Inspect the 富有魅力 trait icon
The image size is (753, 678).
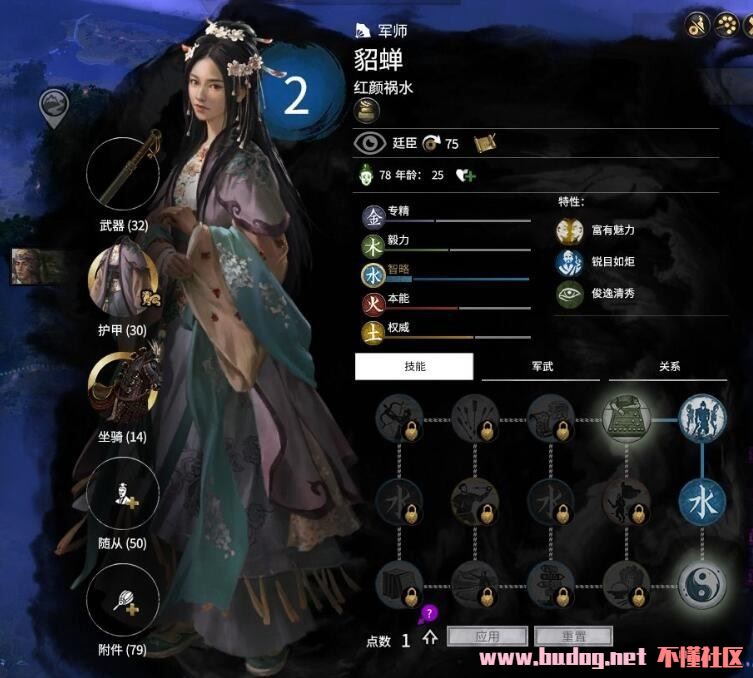coord(570,231)
